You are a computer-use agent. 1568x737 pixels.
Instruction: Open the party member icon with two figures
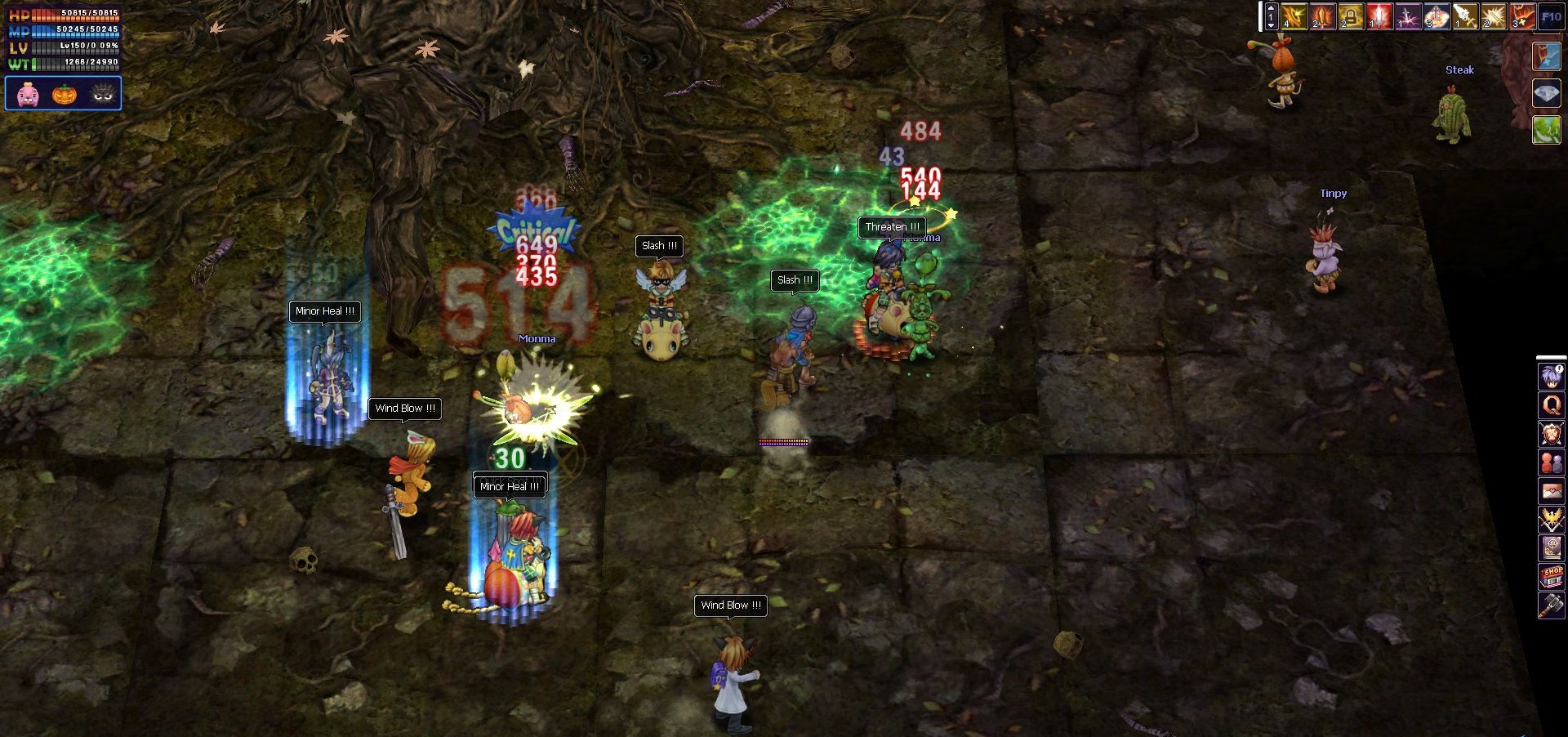pos(1549,459)
